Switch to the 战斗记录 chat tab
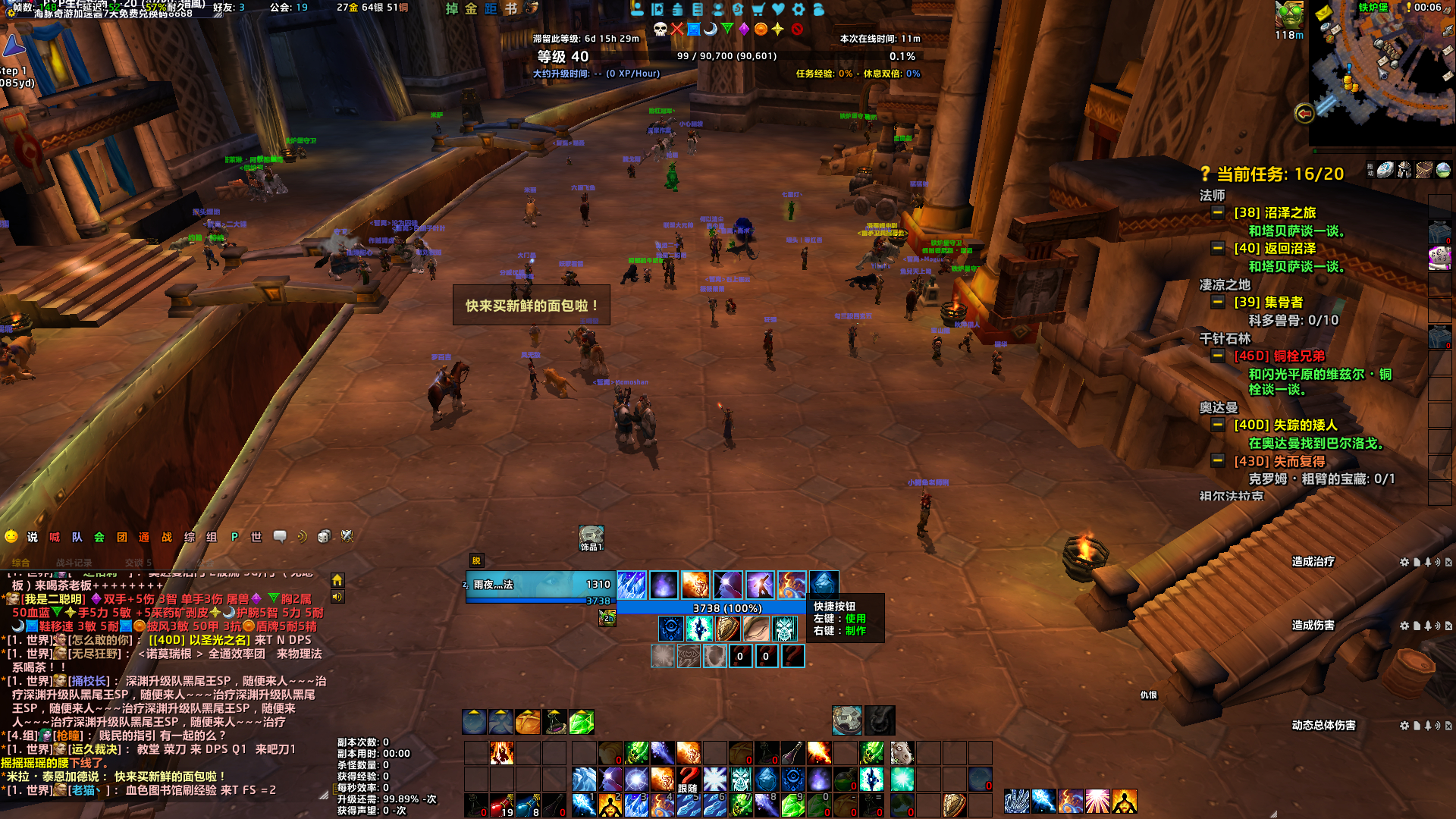 coord(74,563)
